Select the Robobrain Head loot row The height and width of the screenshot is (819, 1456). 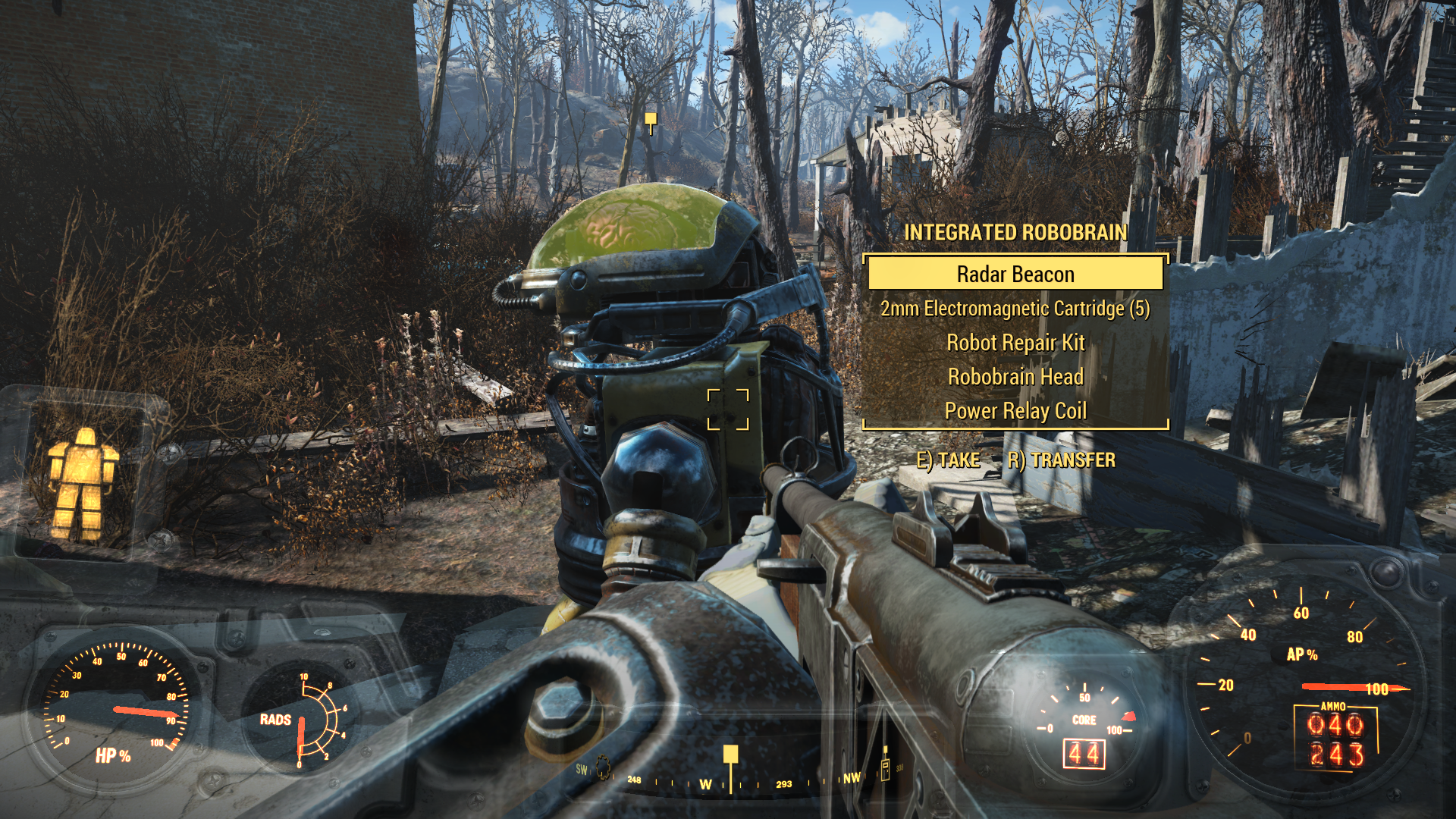[1015, 377]
